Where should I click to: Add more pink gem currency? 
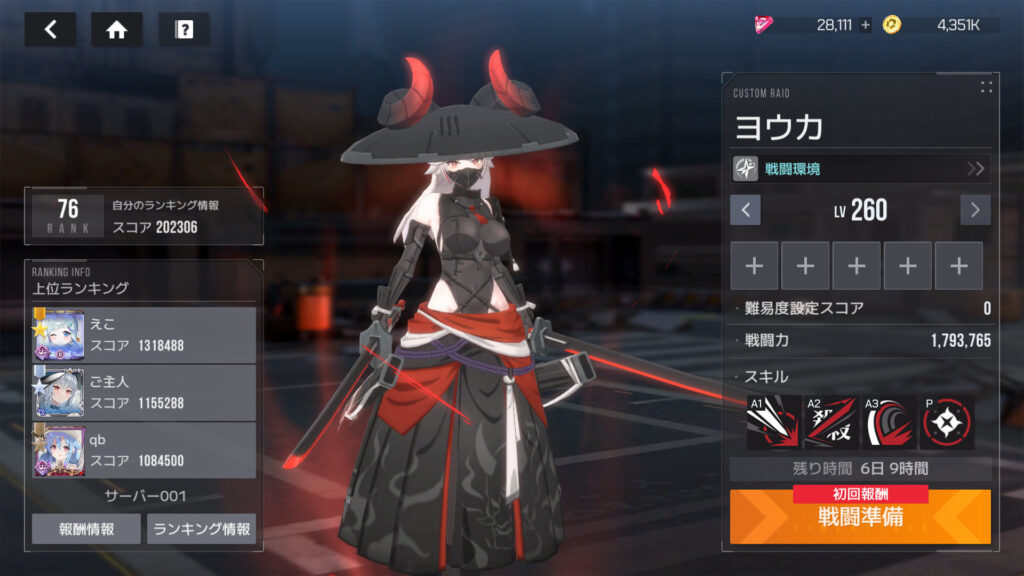865,25
